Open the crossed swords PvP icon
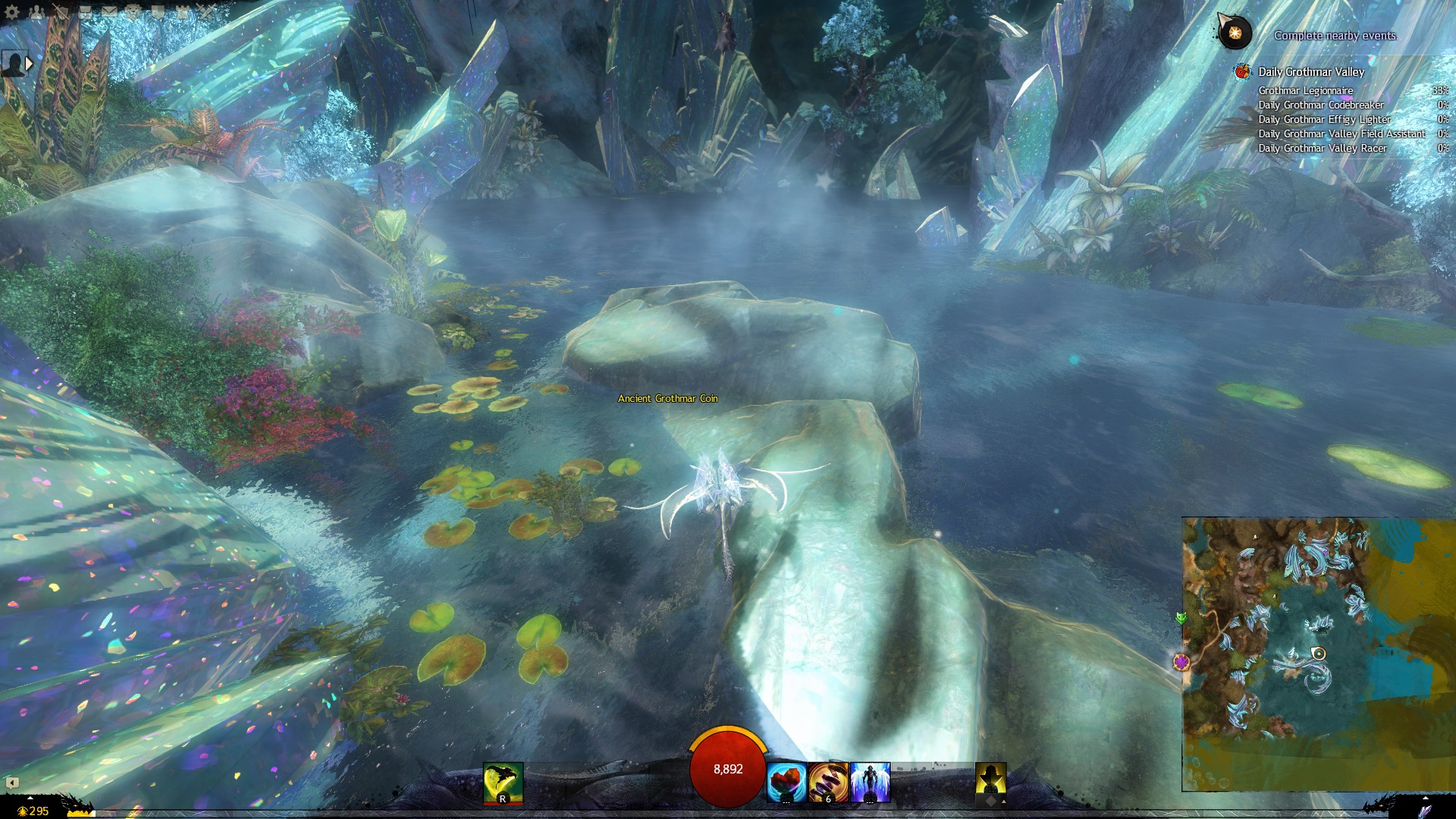The image size is (1456, 819). tap(206, 12)
